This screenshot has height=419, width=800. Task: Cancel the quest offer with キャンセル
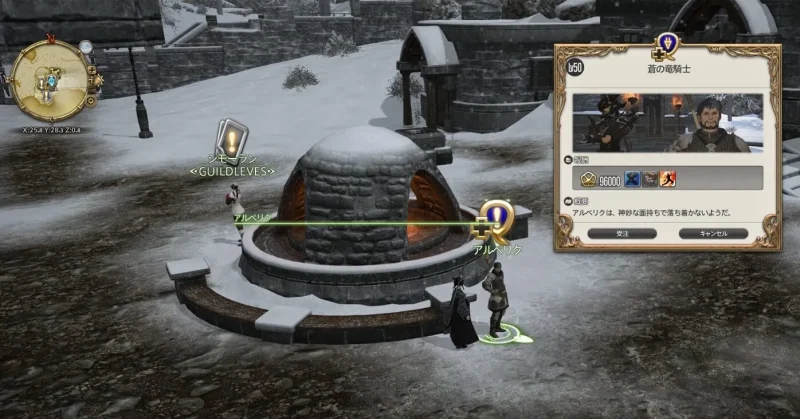[x=712, y=233]
